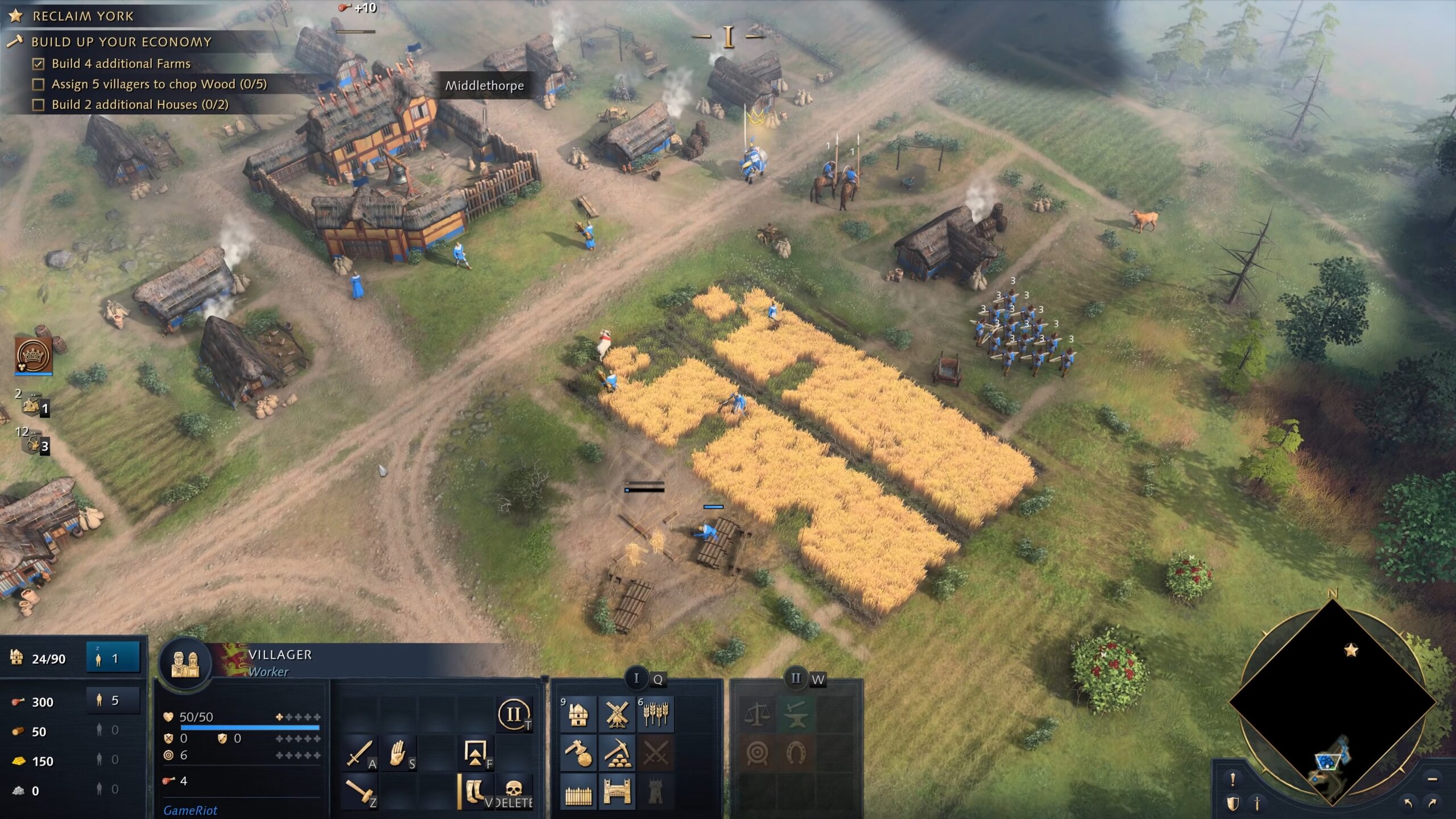Select the House construction icon

(579, 715)
